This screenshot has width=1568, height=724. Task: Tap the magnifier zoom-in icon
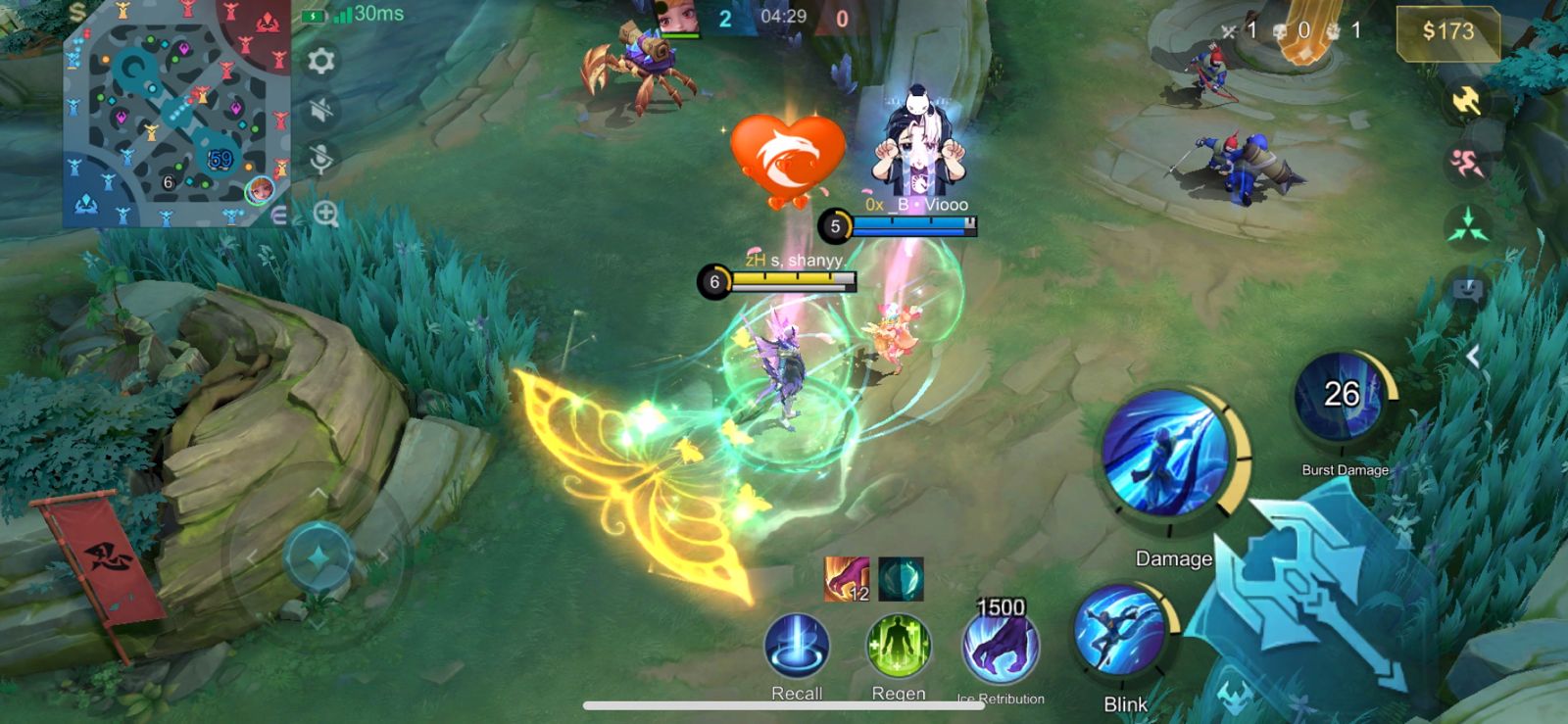(326, 213)
